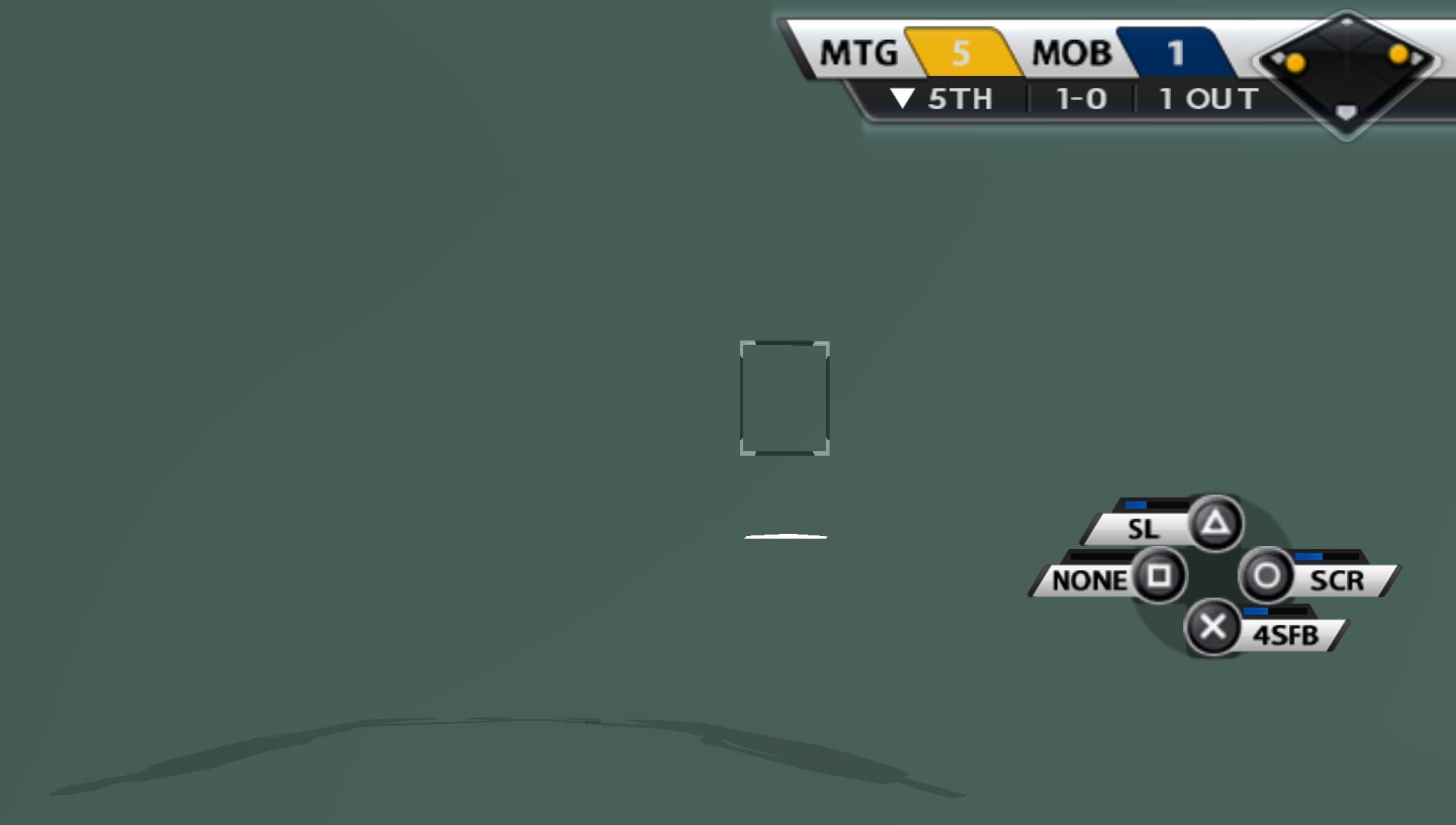Select the MOB team panel on the scoreboard
Screen dimensions: 1456x825
click(1071, 52)
